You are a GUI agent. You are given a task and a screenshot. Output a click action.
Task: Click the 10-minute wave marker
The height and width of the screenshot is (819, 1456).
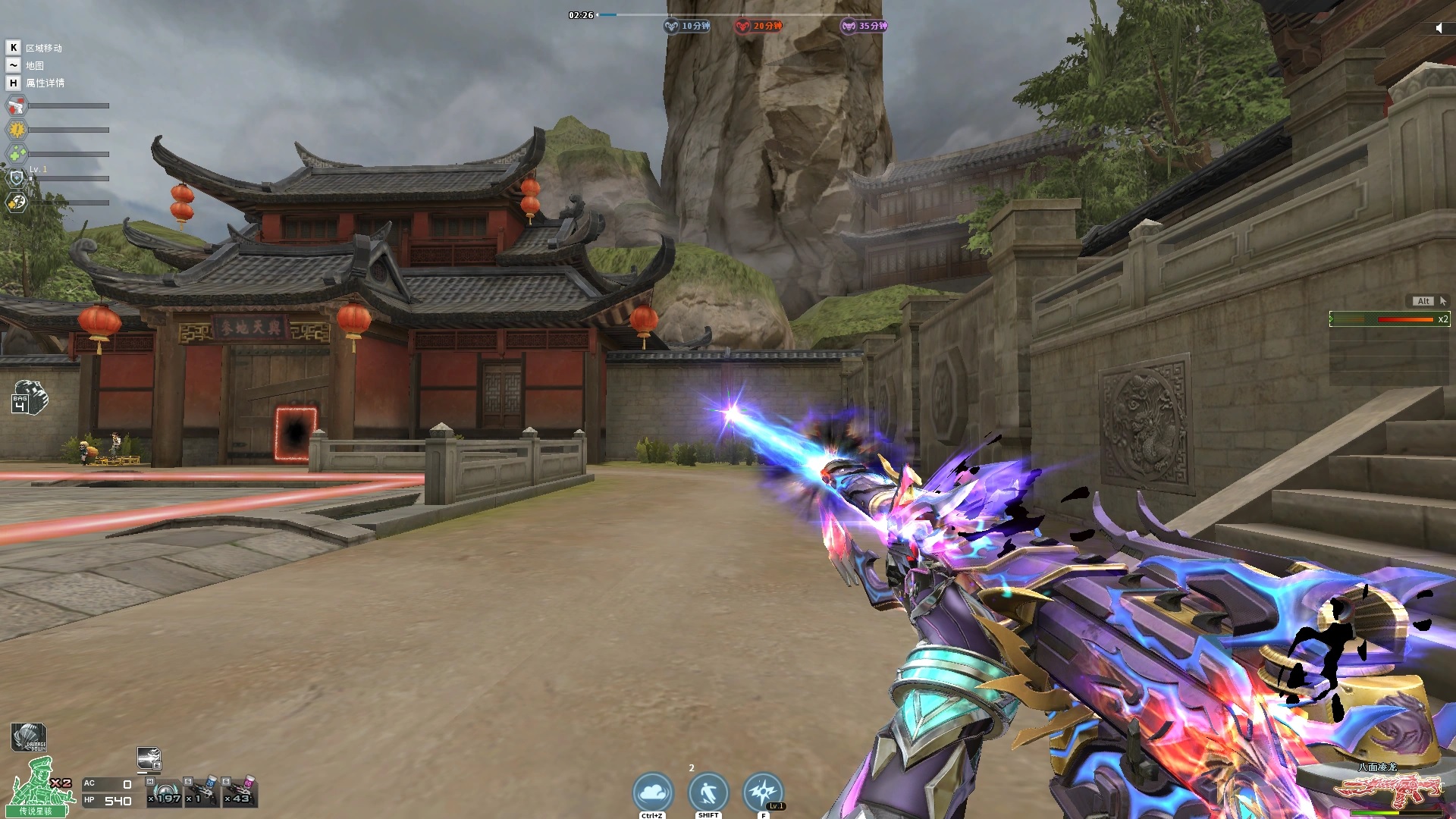click(x=687, y=26)
